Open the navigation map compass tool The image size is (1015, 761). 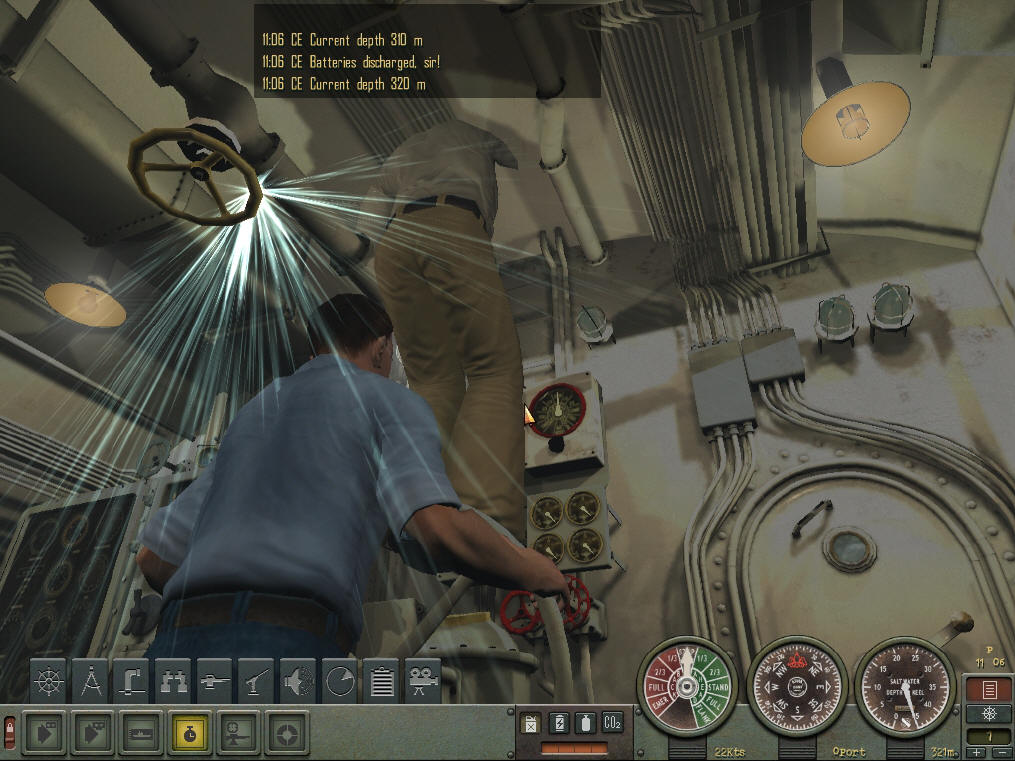pyautogui.click(x=91, y=681)
